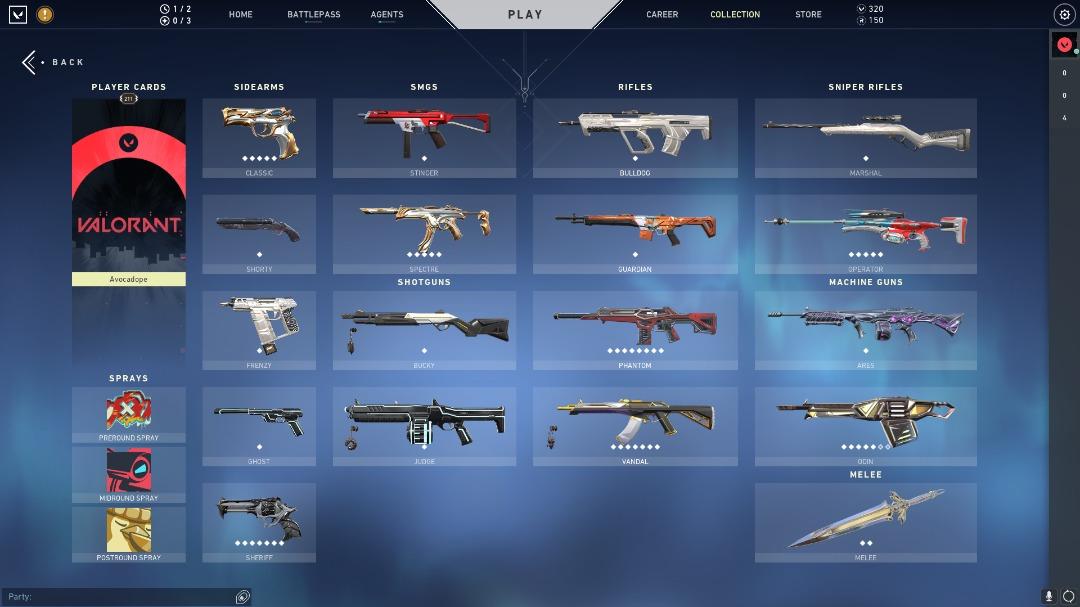Choose the Sheriff revolver slot
This screenshot has width=1080, height=607.
[x=259, y=522]
